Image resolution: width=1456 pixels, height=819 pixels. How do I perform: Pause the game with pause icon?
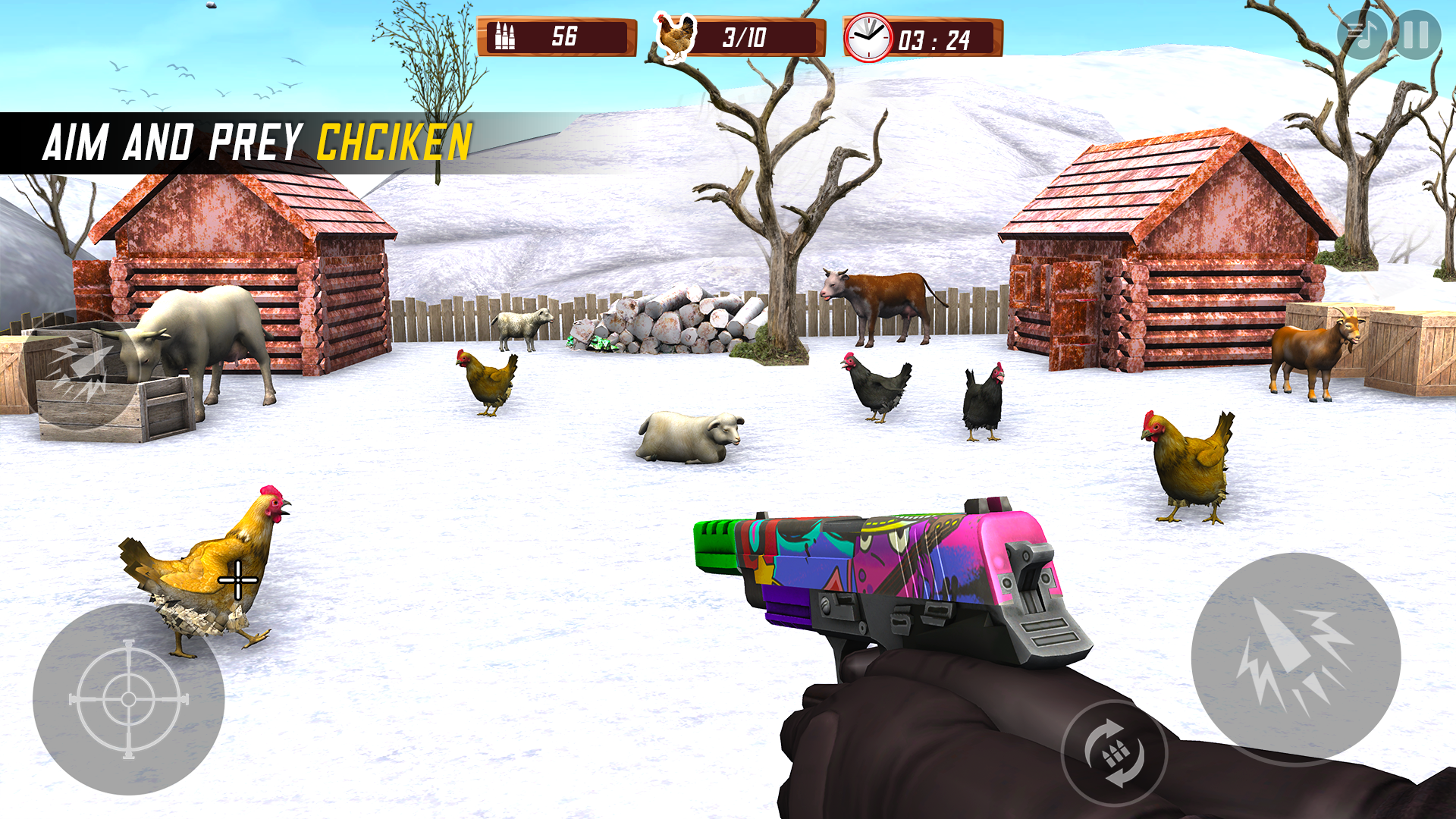tap(1413, 33)
